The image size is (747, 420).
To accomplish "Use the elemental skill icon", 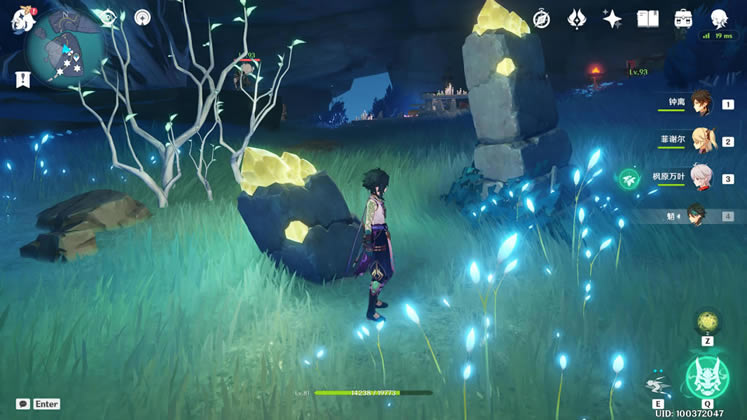I will [658, 384].
